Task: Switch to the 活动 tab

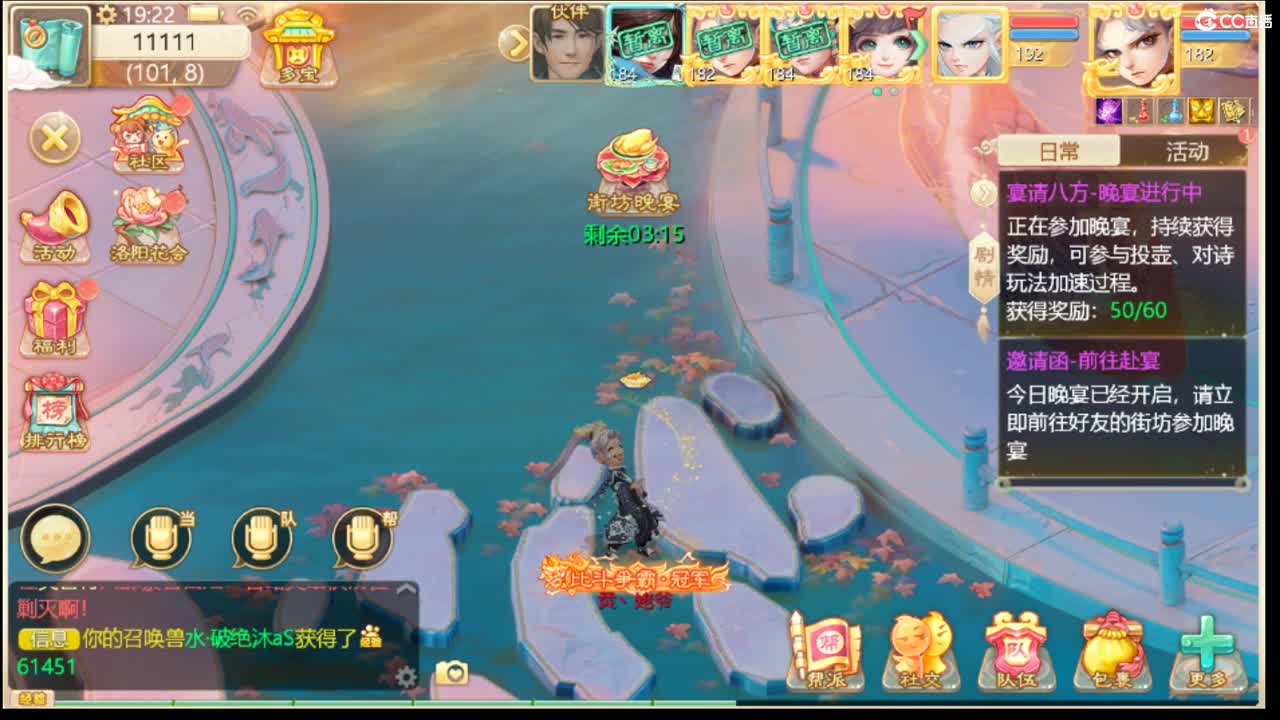Action: tap(1189, 152)
